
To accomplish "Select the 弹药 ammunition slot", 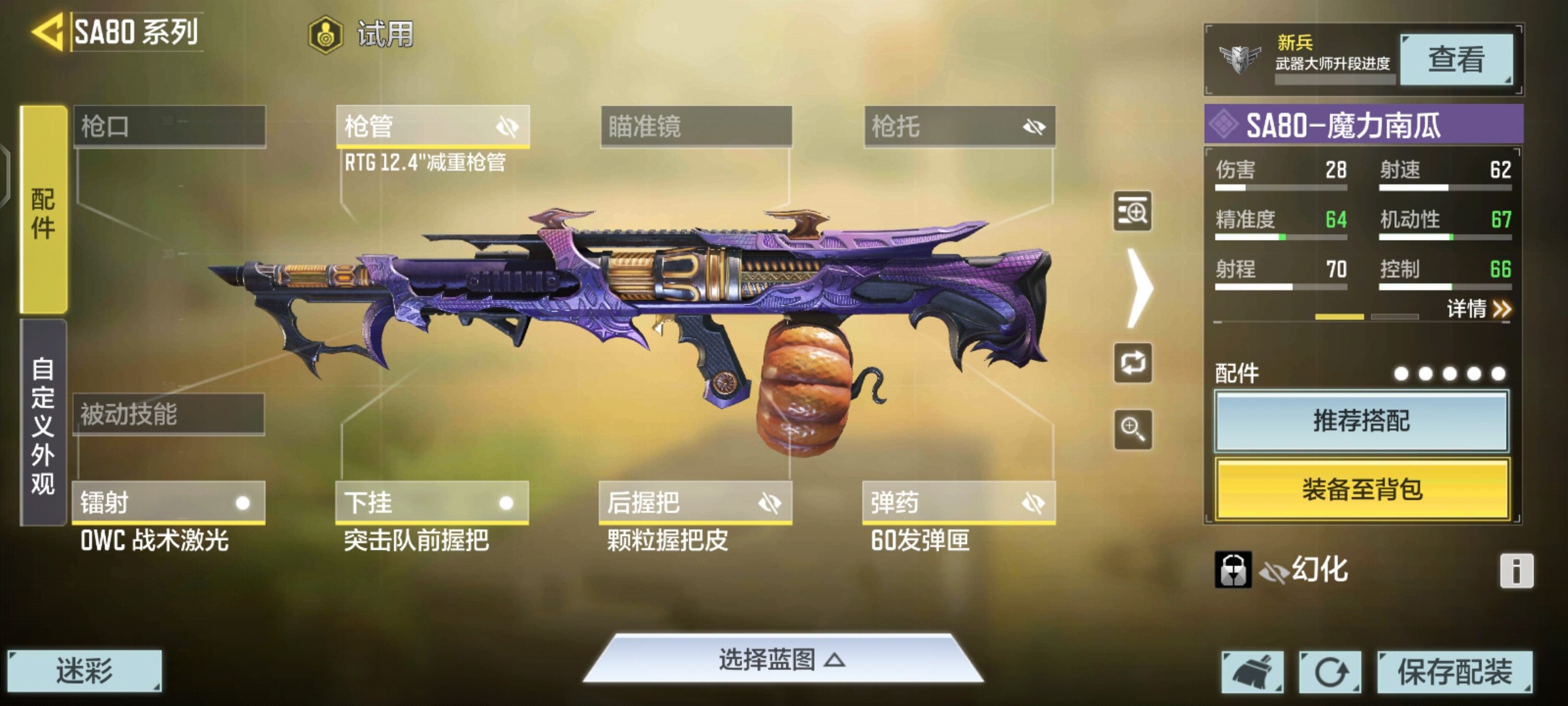I will [958, 503].
